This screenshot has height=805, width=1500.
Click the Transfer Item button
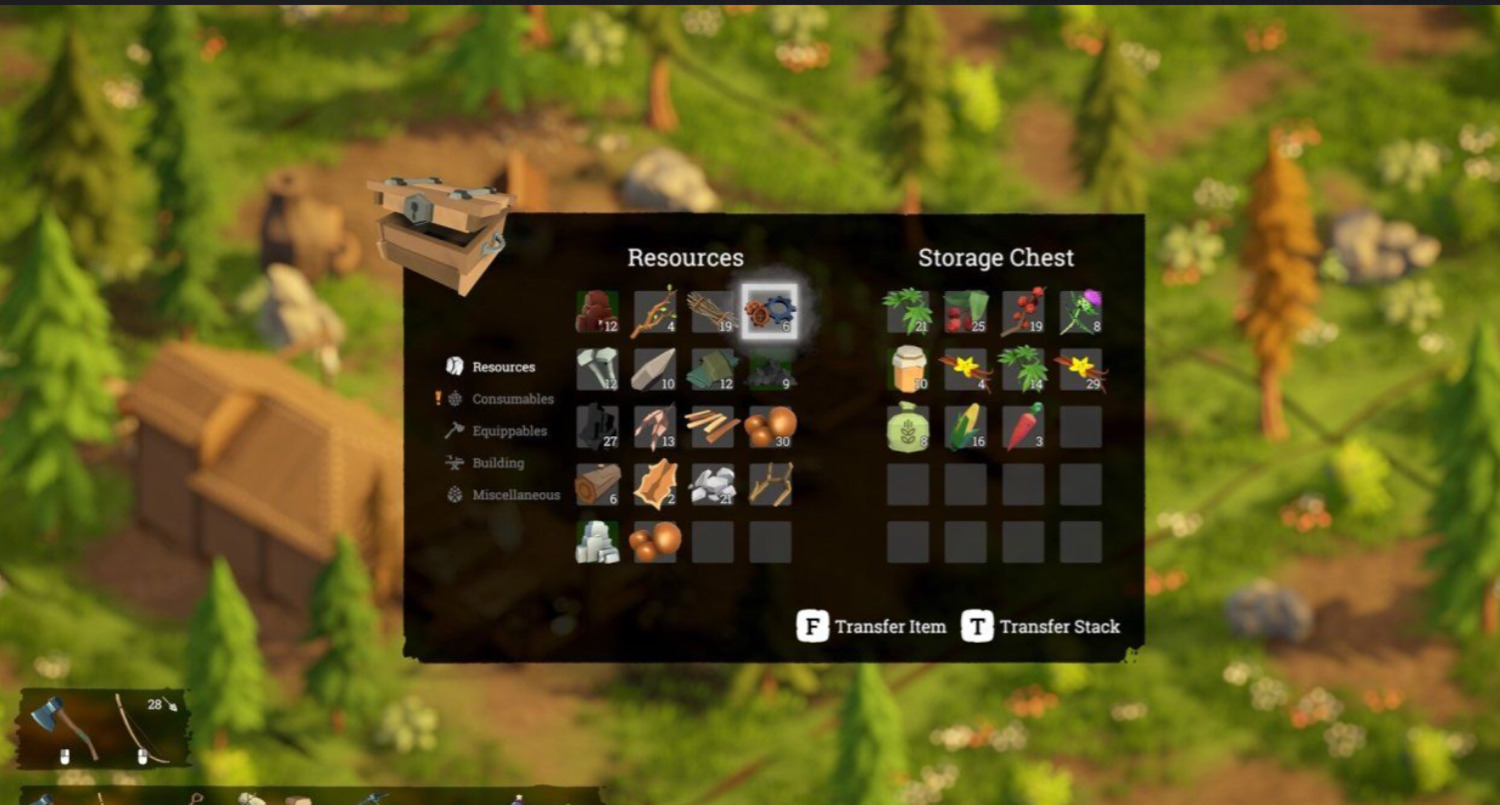(x=871, y=627)
